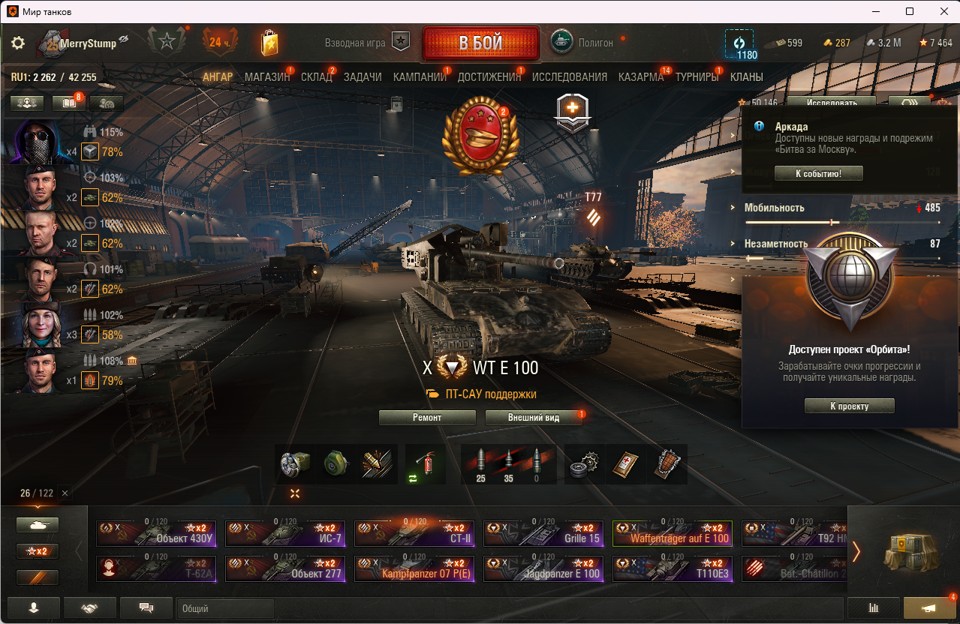This screenshot has height=624, width=960.
Task: Open the settings gear icon
Action: tap(17, 43)
